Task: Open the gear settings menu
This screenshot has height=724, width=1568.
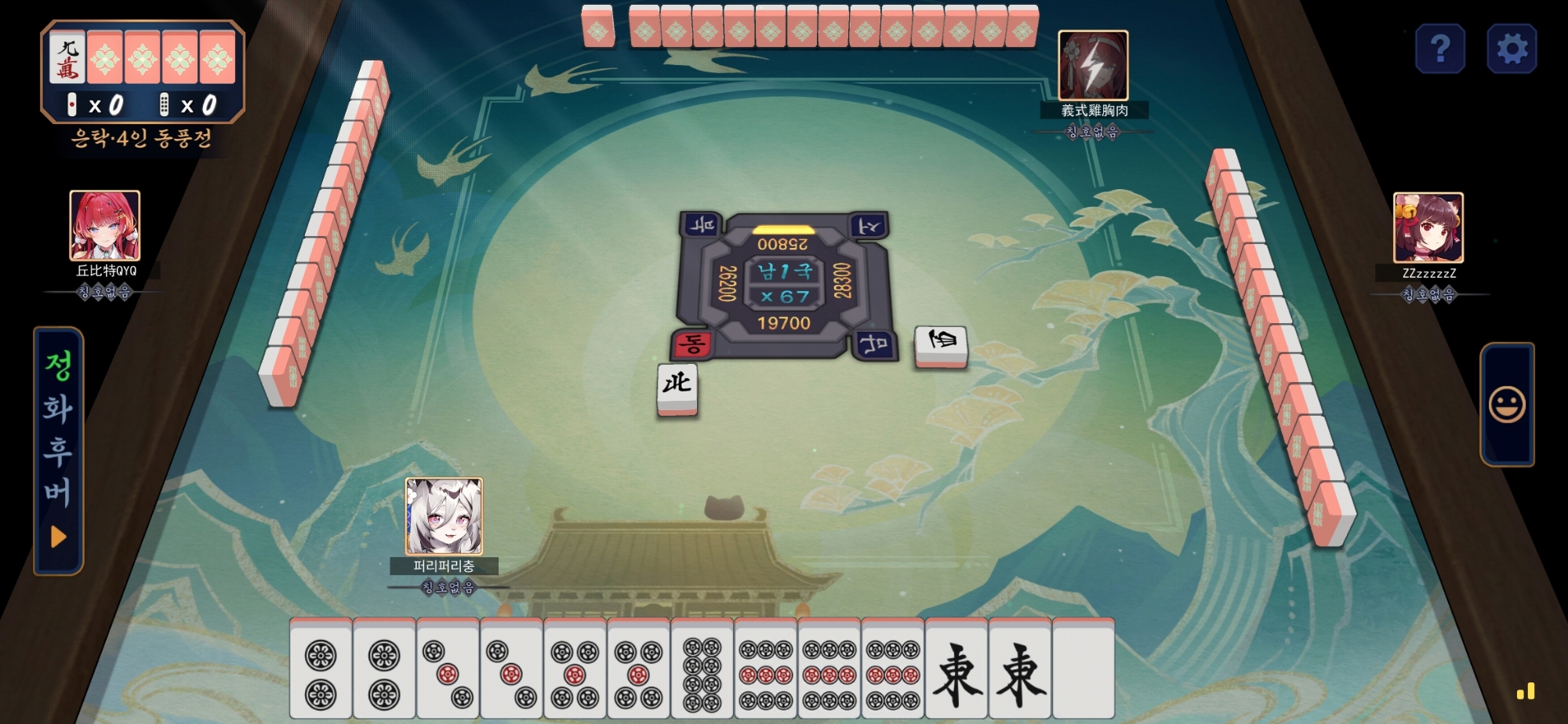Action: pos(1512,49)
